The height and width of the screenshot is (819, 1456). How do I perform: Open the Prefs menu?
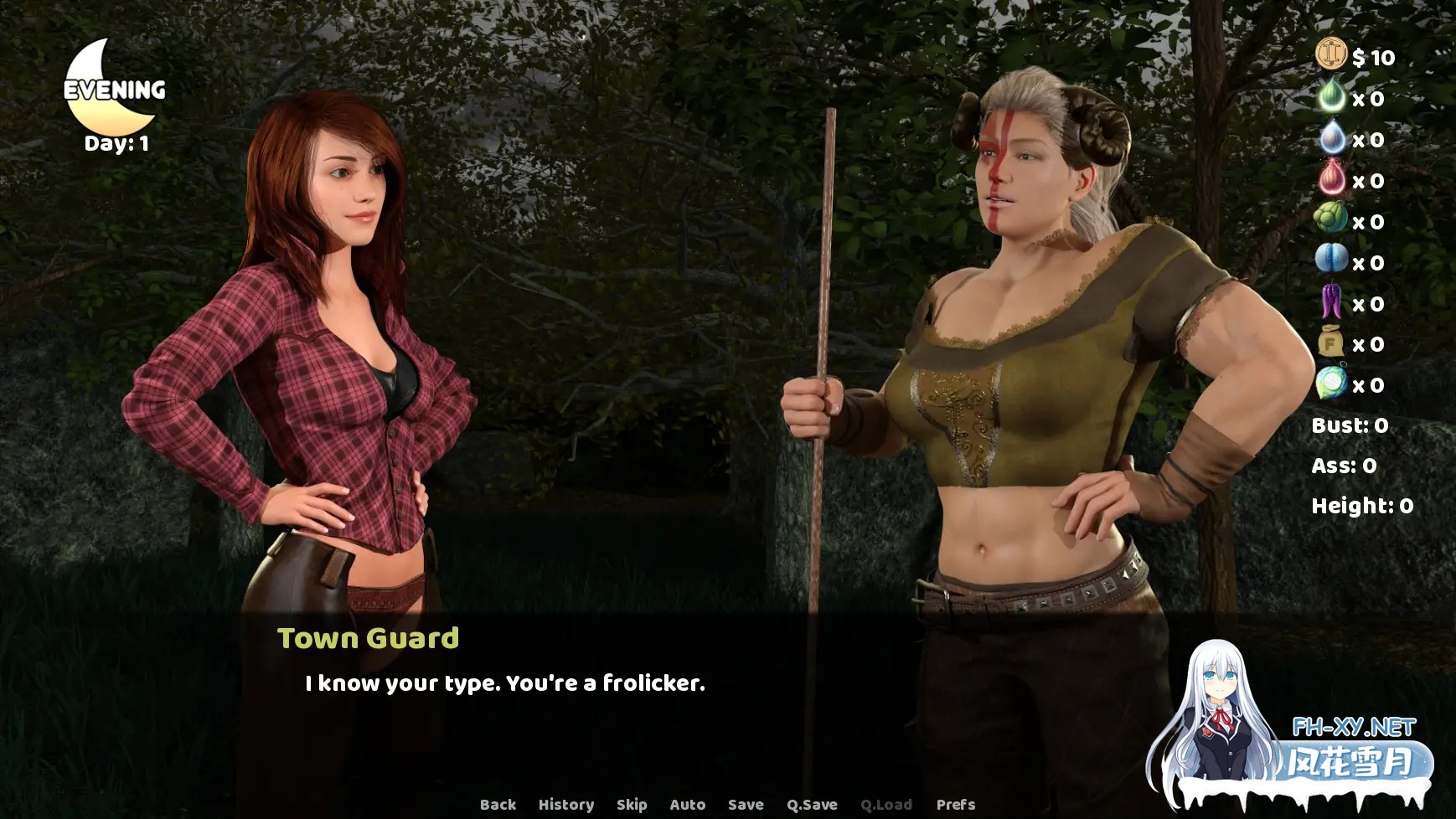(956, 805)
